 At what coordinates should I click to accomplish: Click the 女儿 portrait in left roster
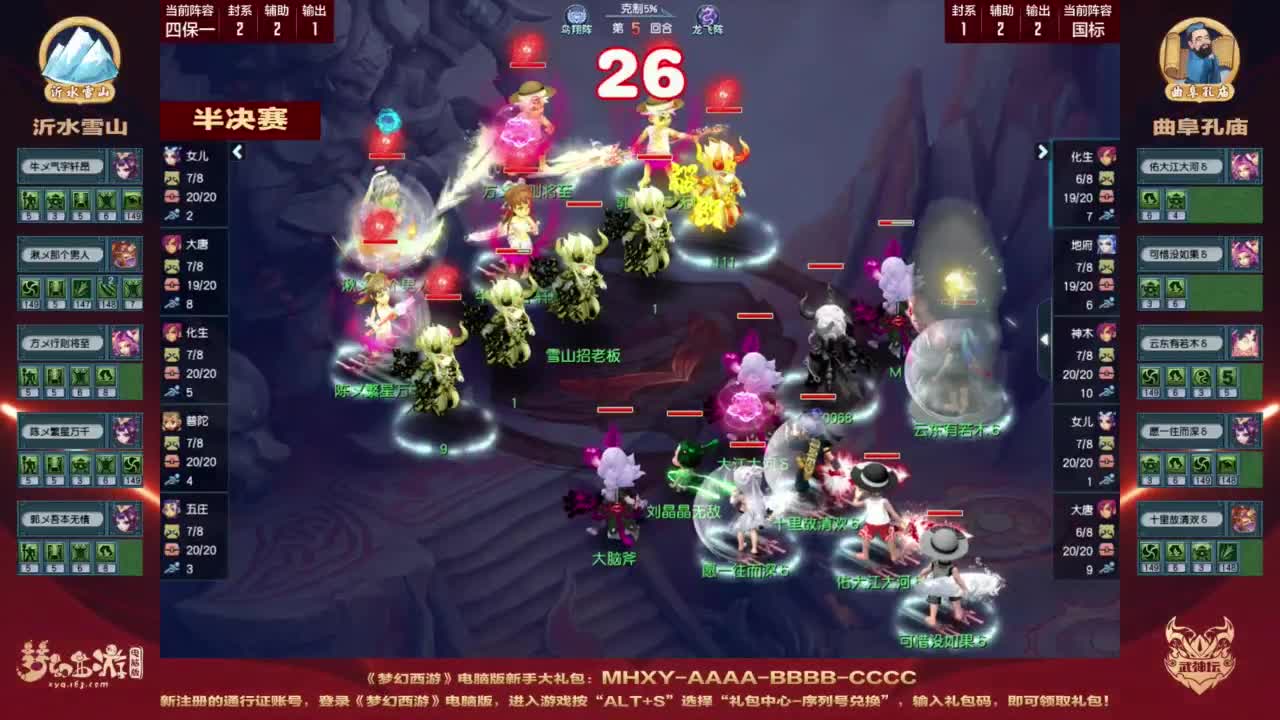coord(172,152)
